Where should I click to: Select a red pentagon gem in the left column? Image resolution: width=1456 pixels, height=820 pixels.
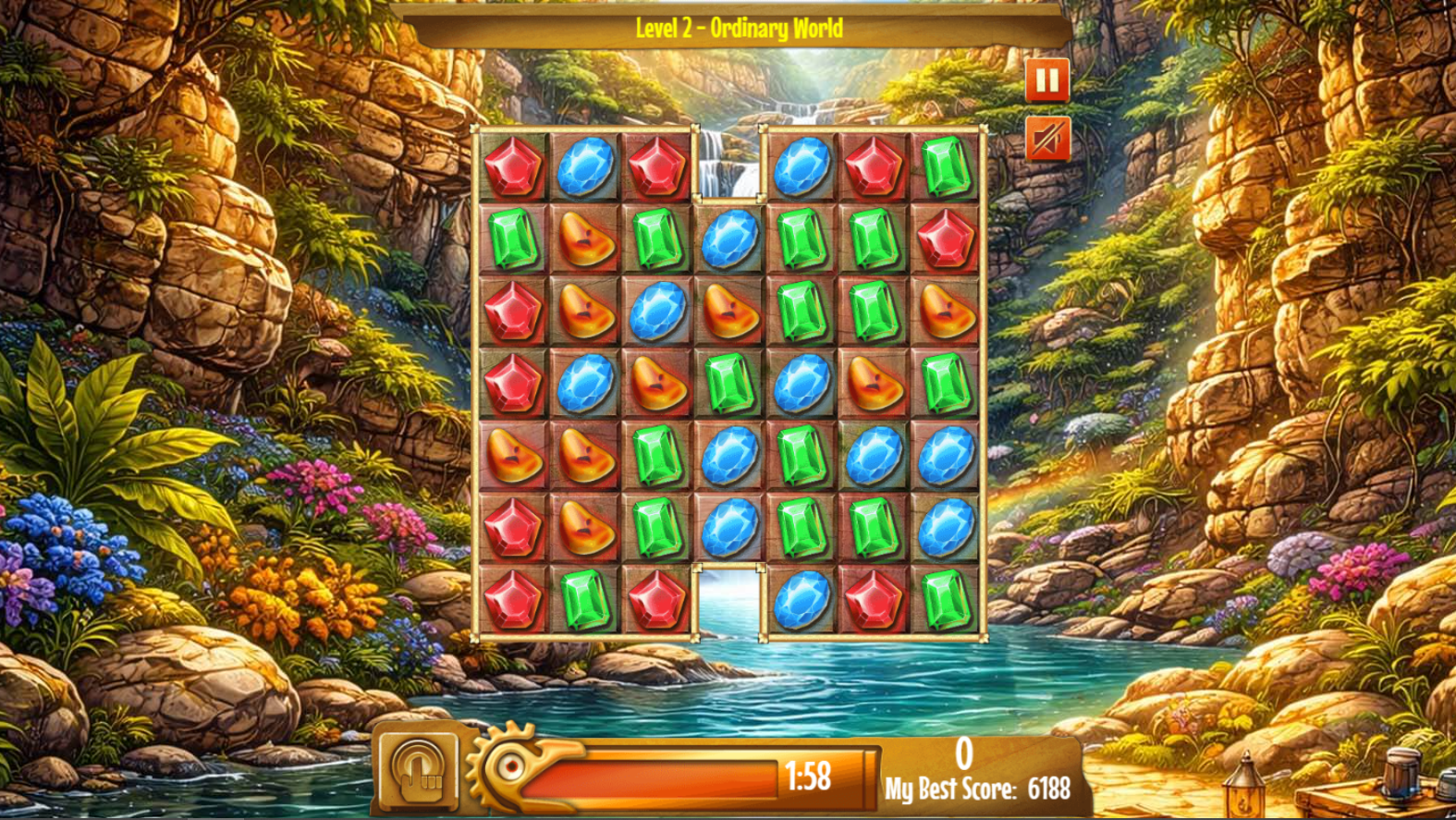coord(513,310)
